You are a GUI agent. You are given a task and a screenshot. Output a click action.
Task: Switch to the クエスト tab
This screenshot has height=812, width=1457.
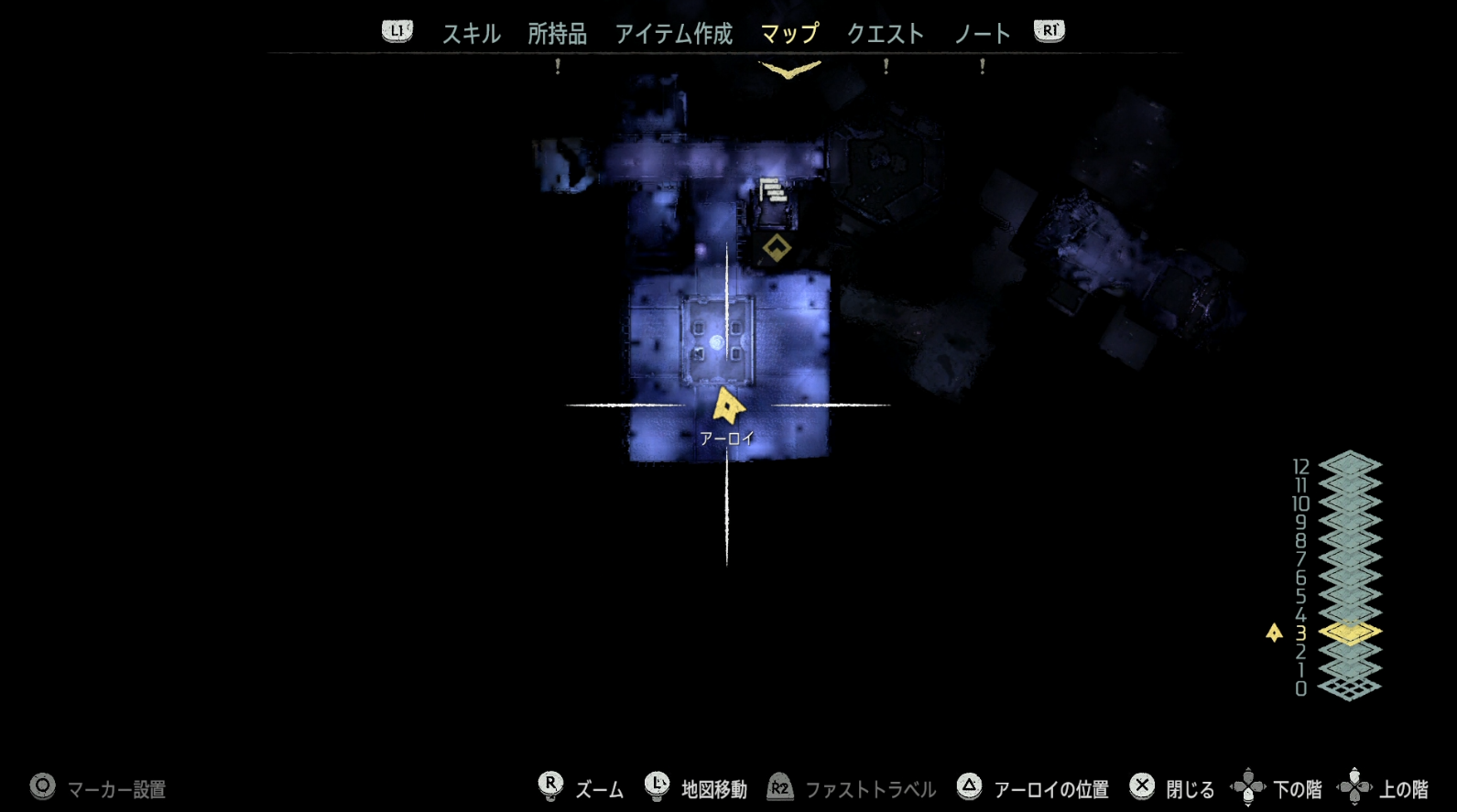(x=882, y=34)
